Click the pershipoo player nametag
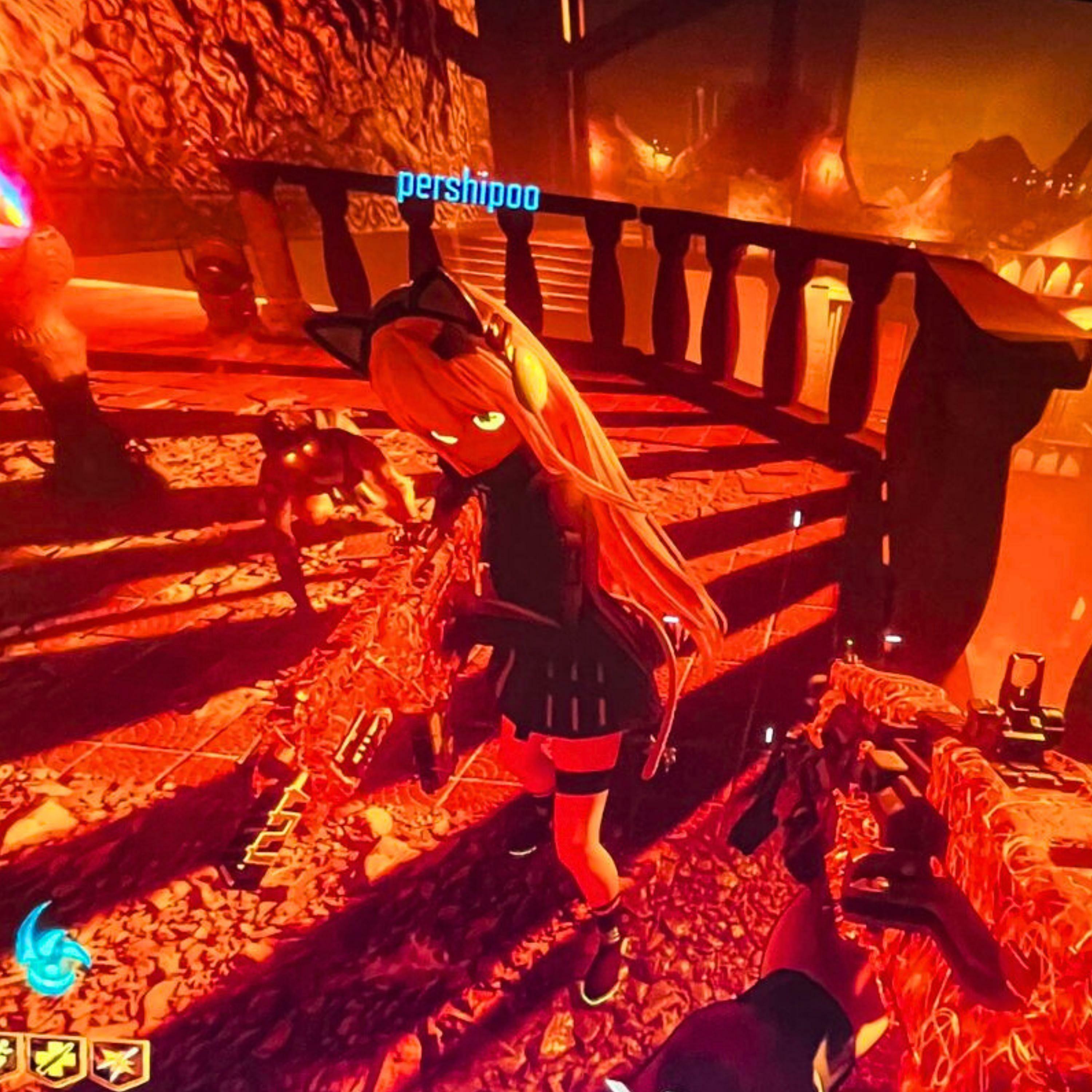Image resolution: width=1092 pixels, height=1092 pixels. (x=468, y=191)
